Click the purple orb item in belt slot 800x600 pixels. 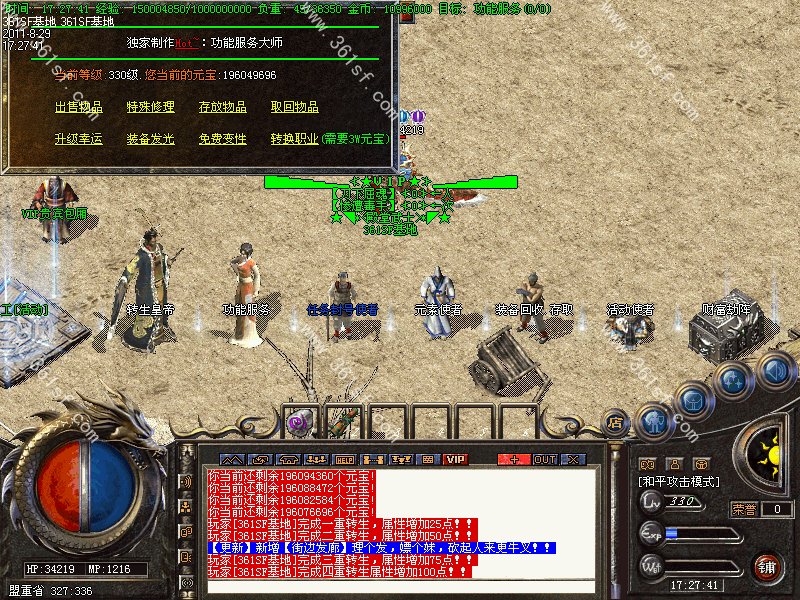[298, 423]
